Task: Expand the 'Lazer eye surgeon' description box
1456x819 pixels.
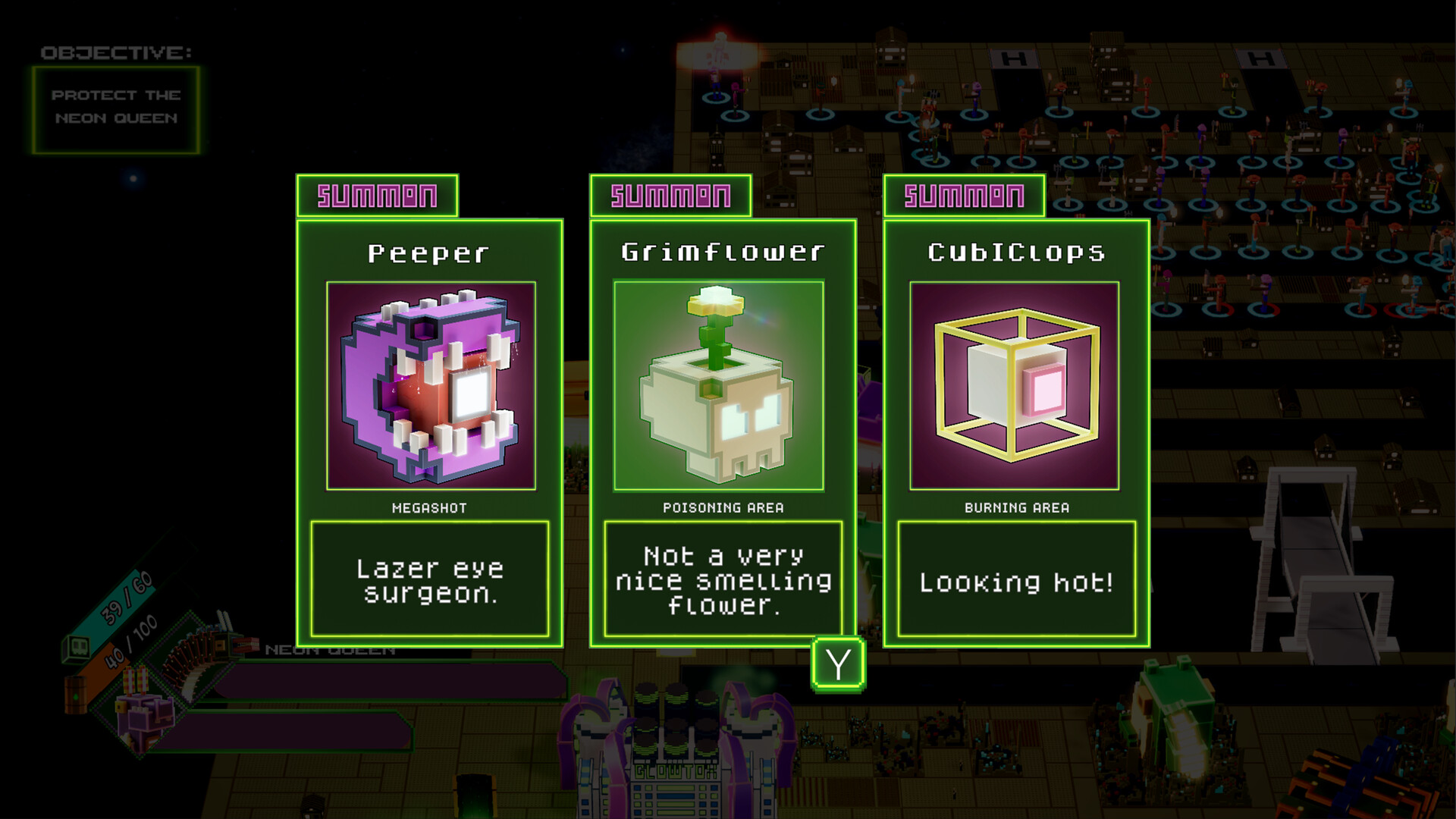Action: coord(430,581)
